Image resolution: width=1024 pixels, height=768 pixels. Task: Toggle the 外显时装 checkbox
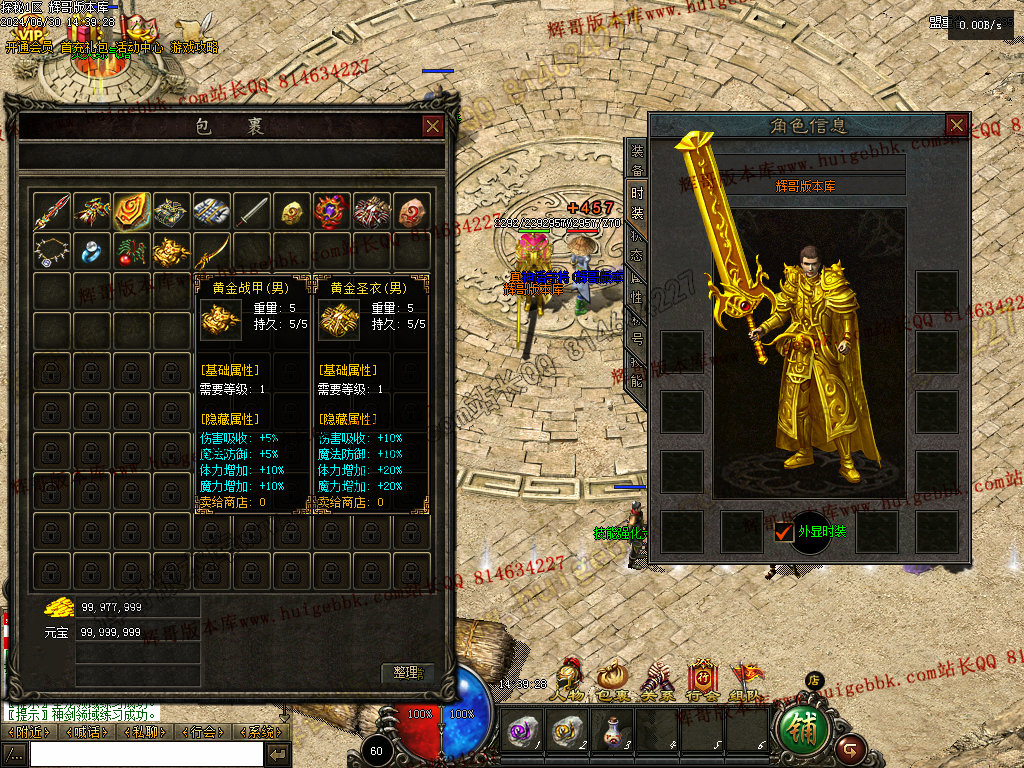click(x=784, y=532)
